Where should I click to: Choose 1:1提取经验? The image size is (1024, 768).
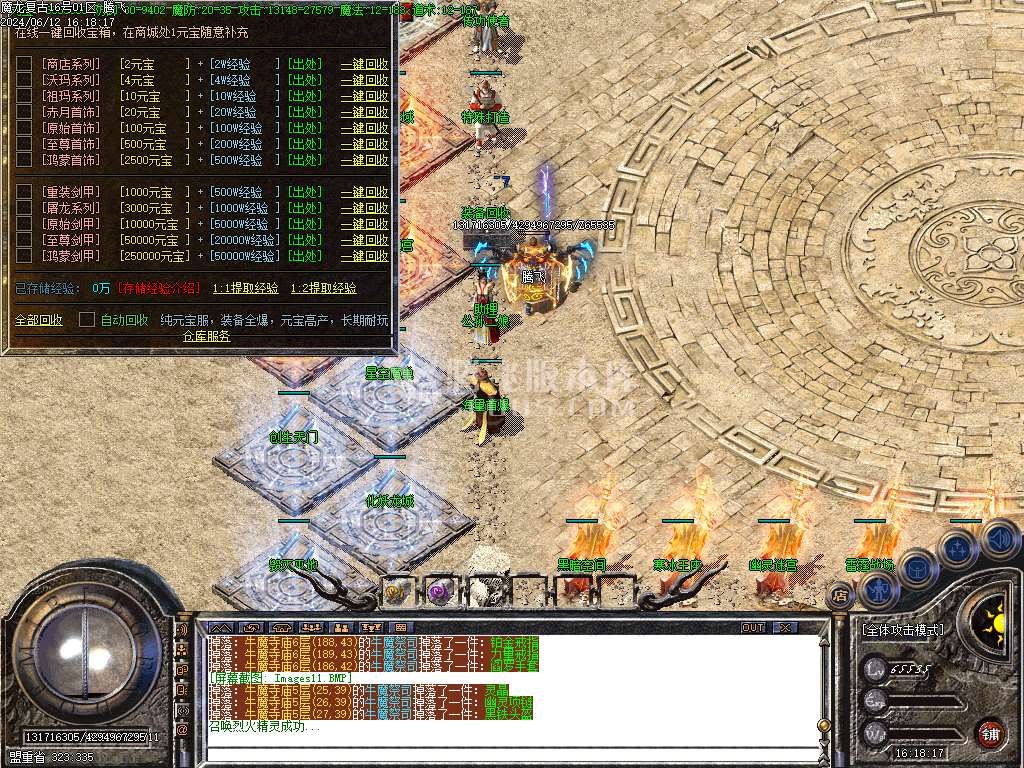tap(245, 288)
